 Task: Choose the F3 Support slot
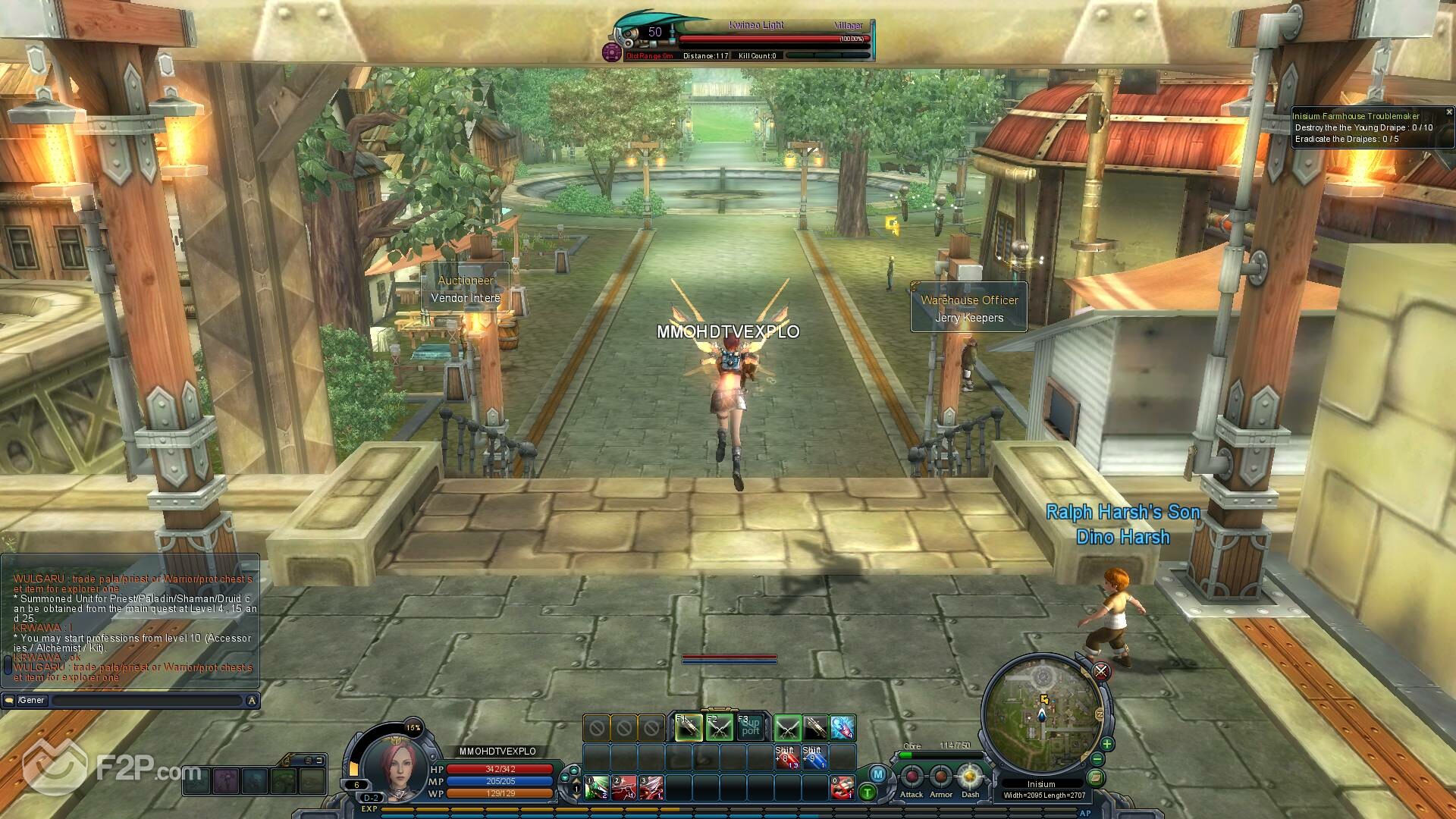pos(751,729)
